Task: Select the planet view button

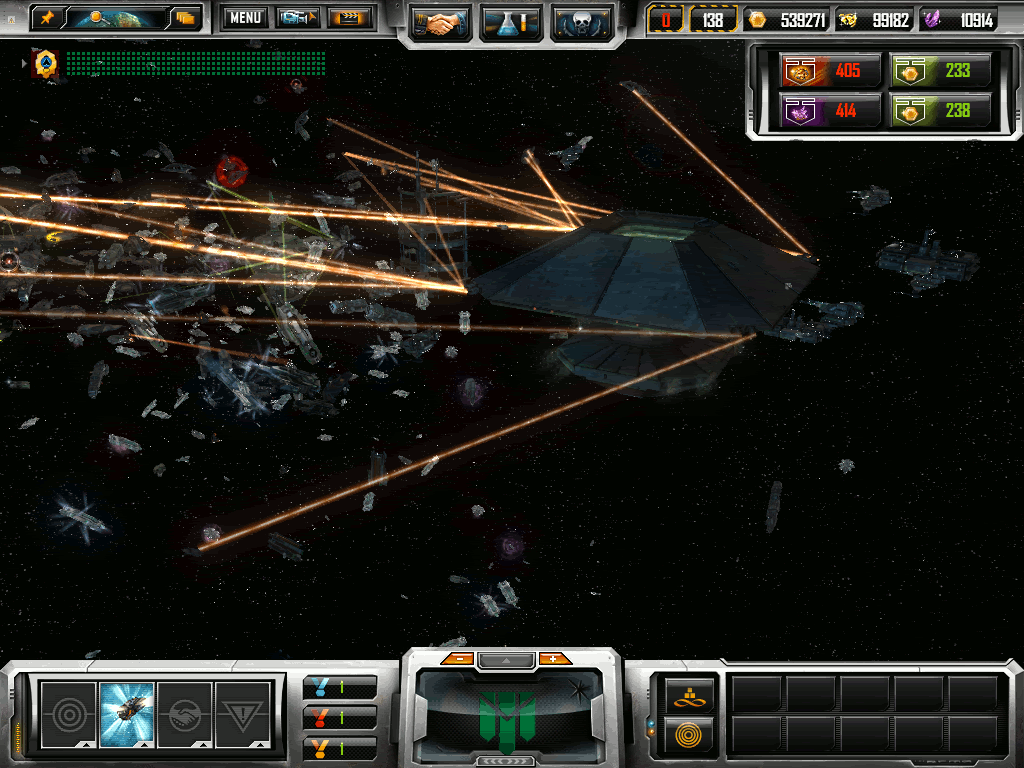Action: (113, 18)
